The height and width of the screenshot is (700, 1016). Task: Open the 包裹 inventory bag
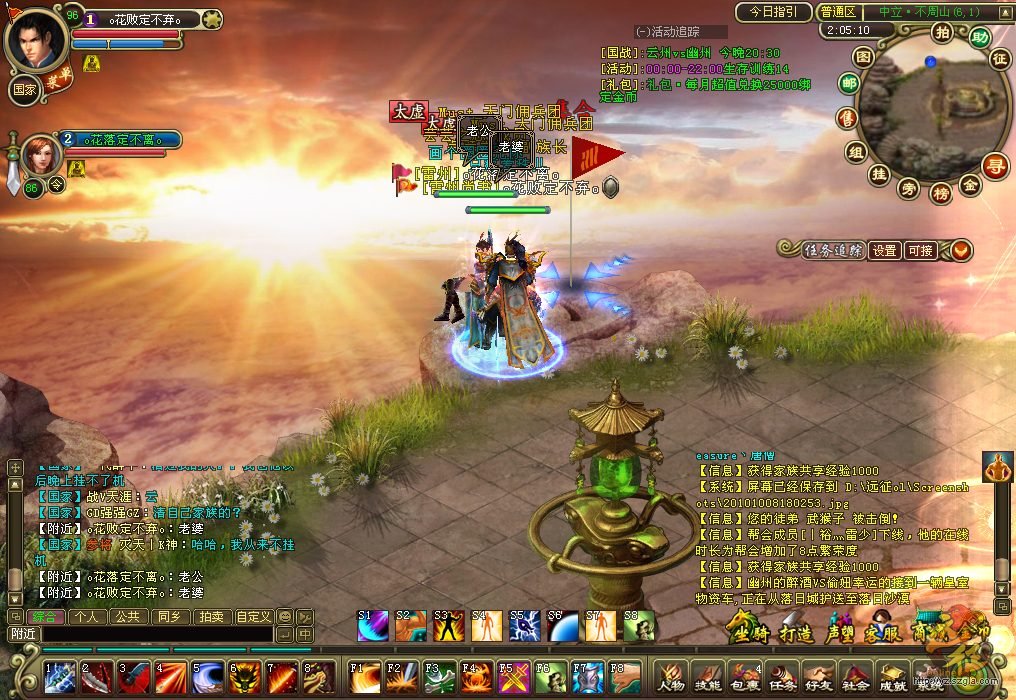(x=744, y=677)
